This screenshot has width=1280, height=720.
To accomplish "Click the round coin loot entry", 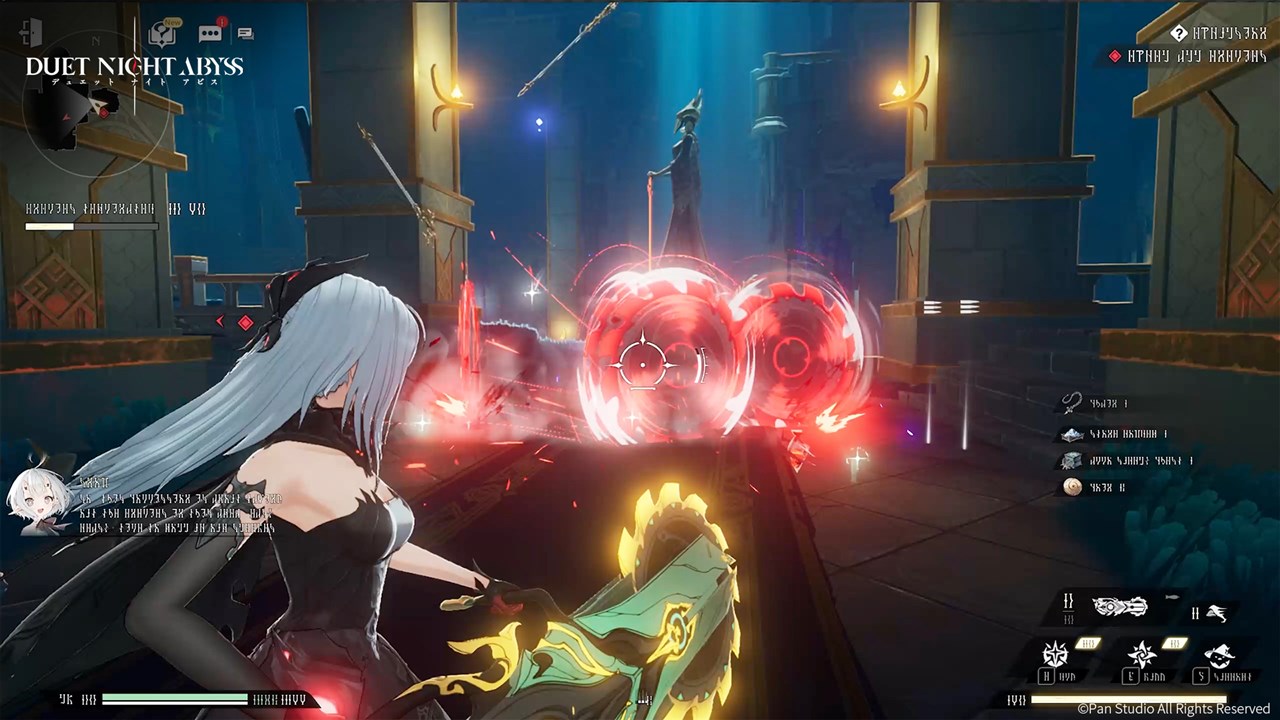I will tap(1072, 487).
